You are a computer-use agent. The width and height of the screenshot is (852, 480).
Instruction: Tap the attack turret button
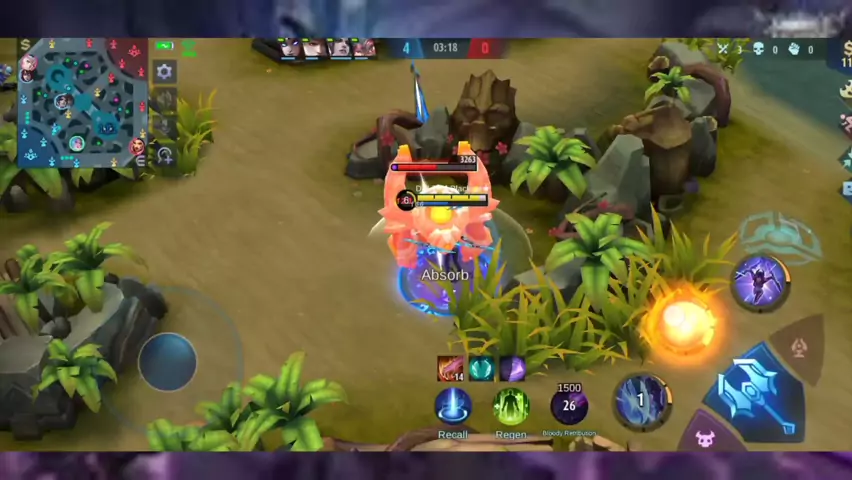pyautogui.click(x=800, y=348)
